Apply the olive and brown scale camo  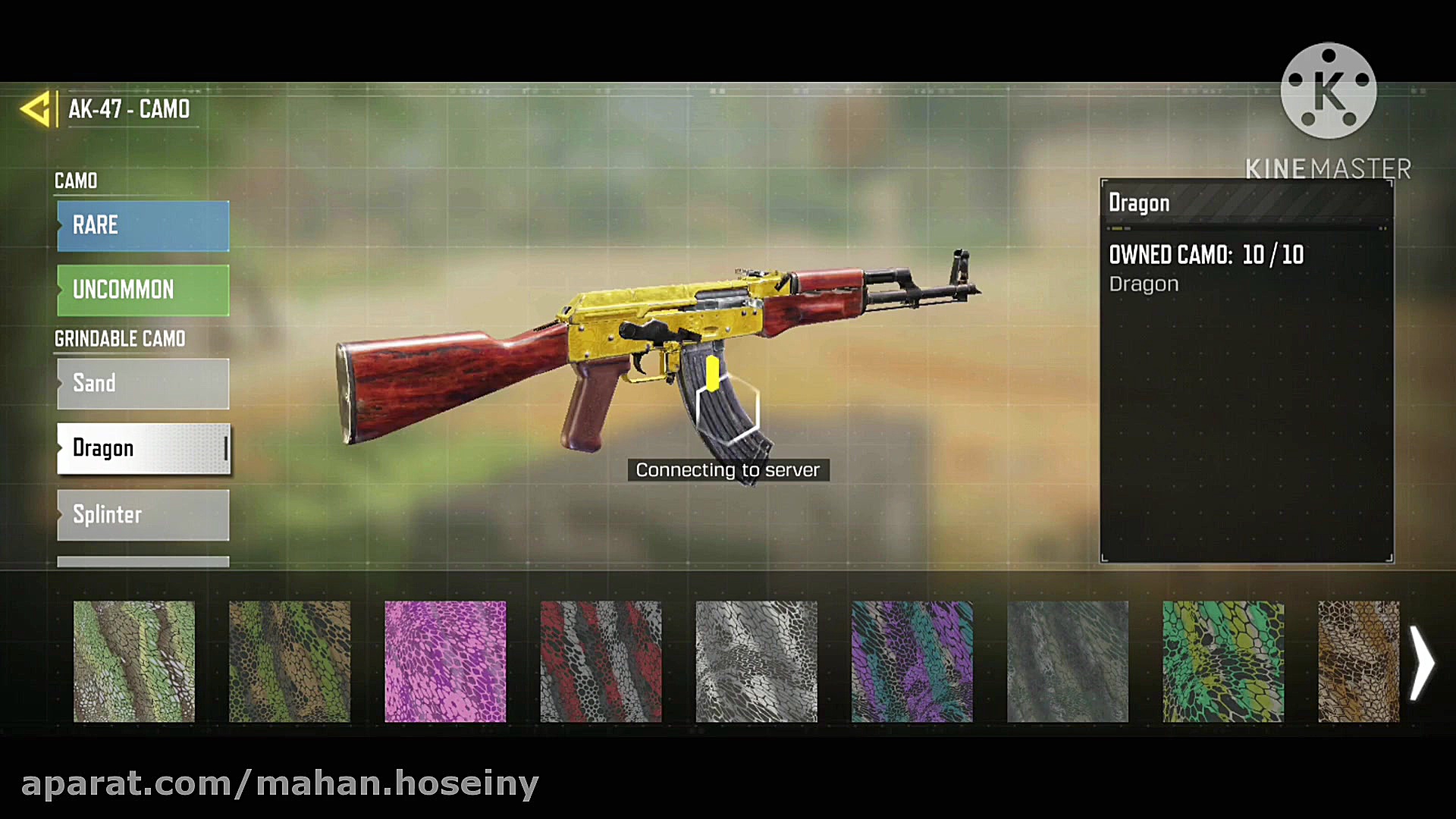tap(290, 661)
